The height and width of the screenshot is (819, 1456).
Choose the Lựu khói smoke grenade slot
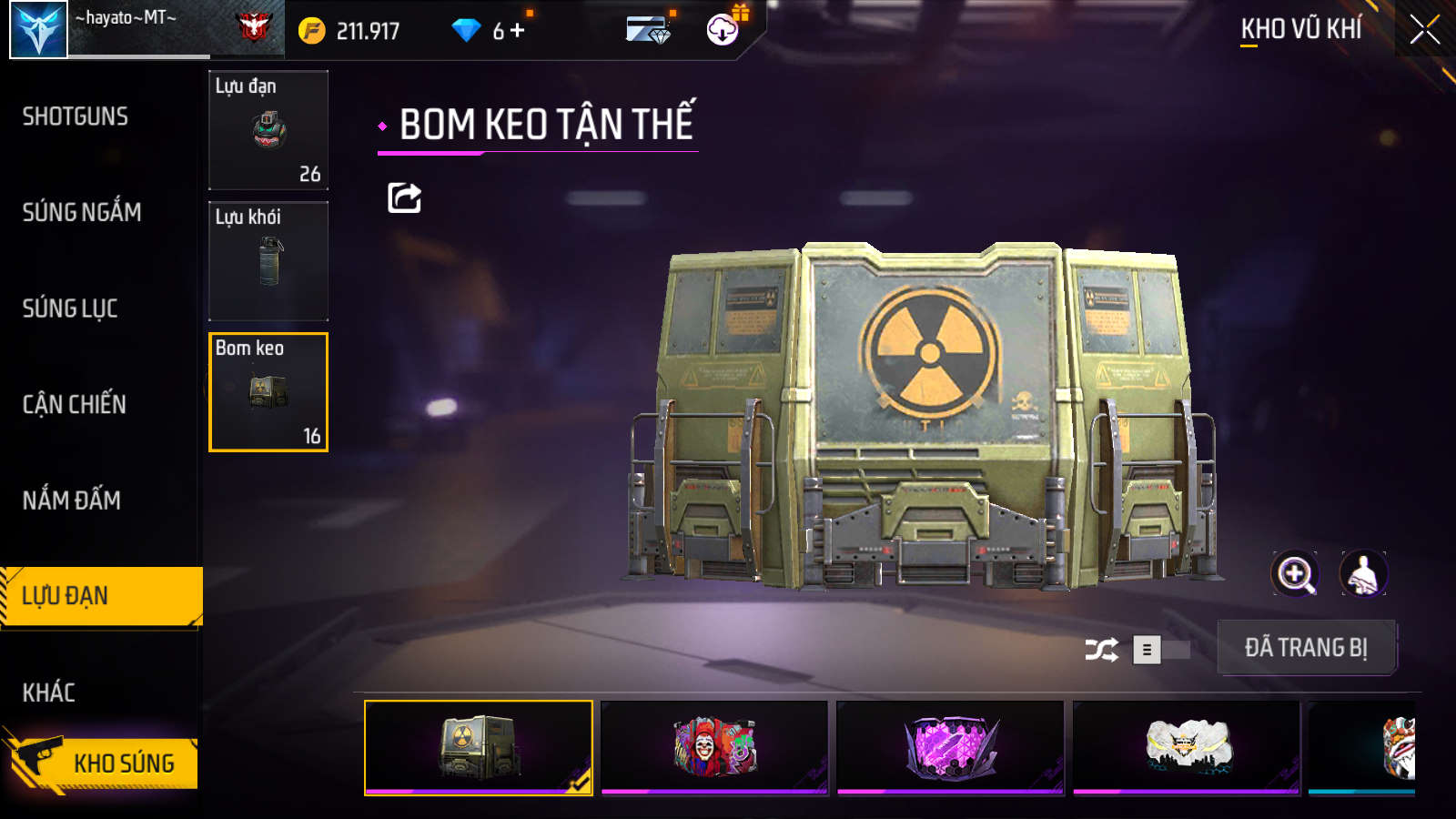click(268, 261)
